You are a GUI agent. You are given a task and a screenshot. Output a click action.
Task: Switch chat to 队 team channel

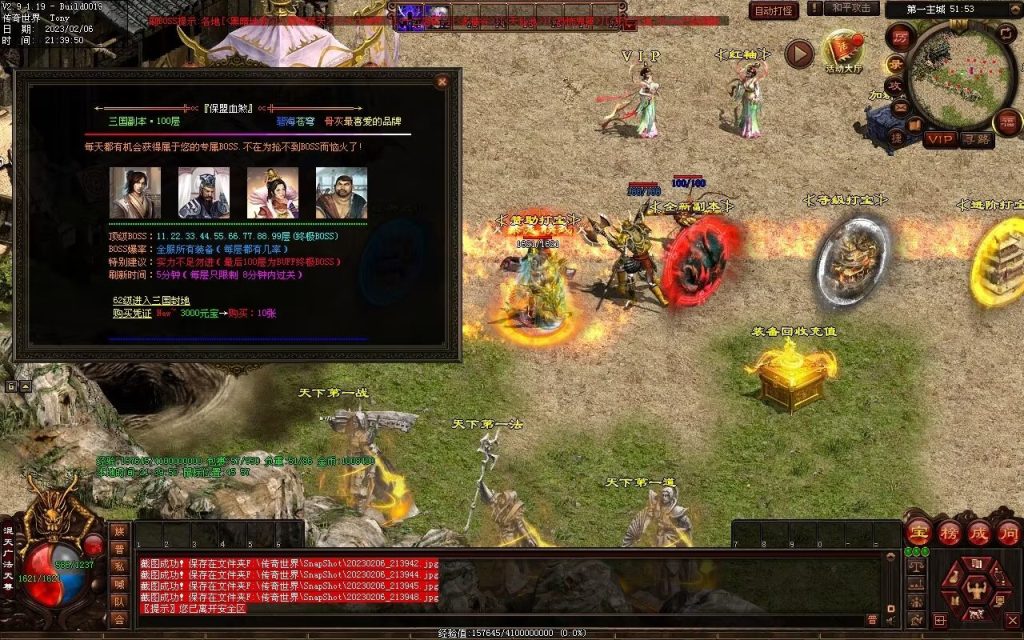coord(119,602)
